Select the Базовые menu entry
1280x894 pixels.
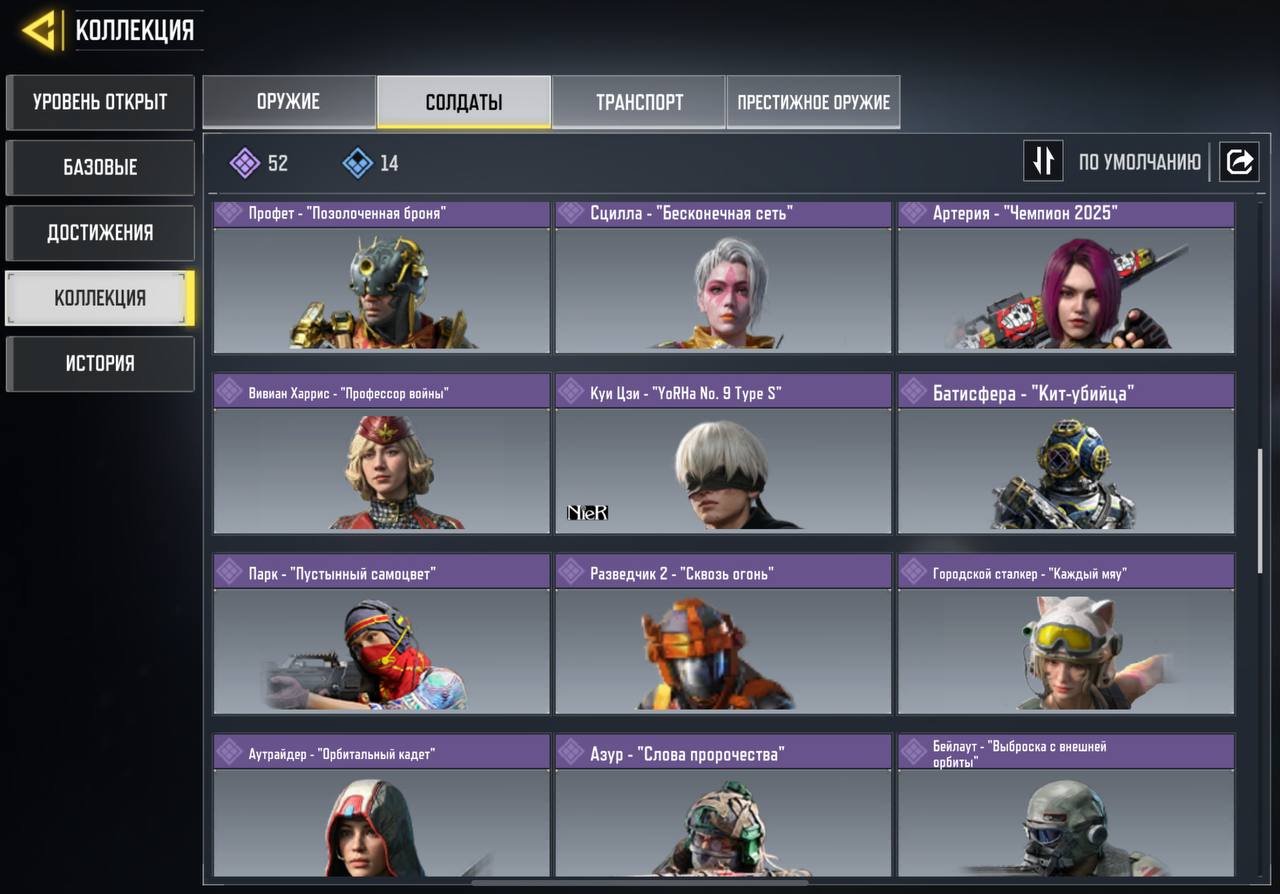[100, 167]
